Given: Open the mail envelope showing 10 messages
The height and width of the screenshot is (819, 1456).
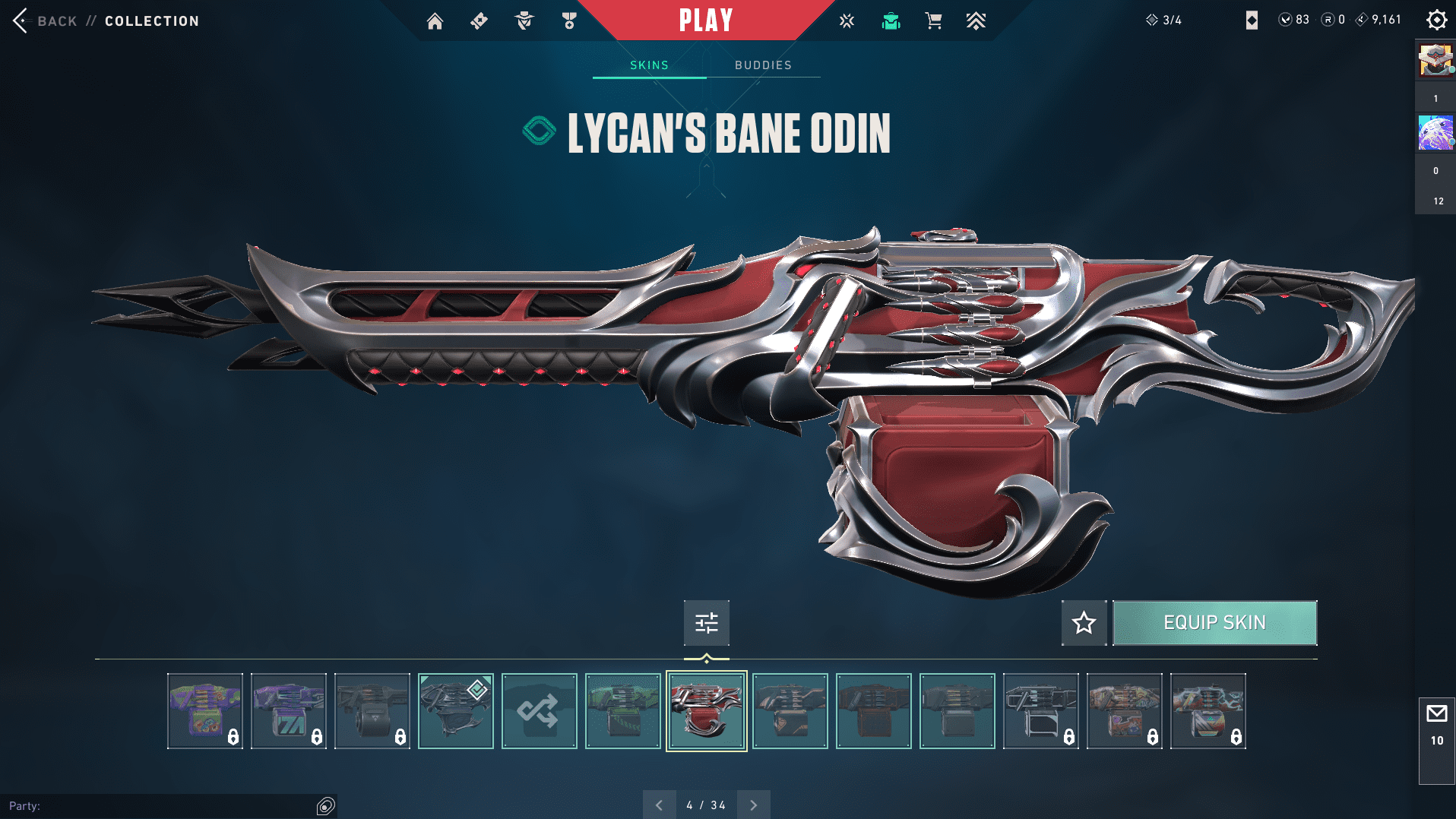Looking at the screenshot, I should click(1436, 713).
